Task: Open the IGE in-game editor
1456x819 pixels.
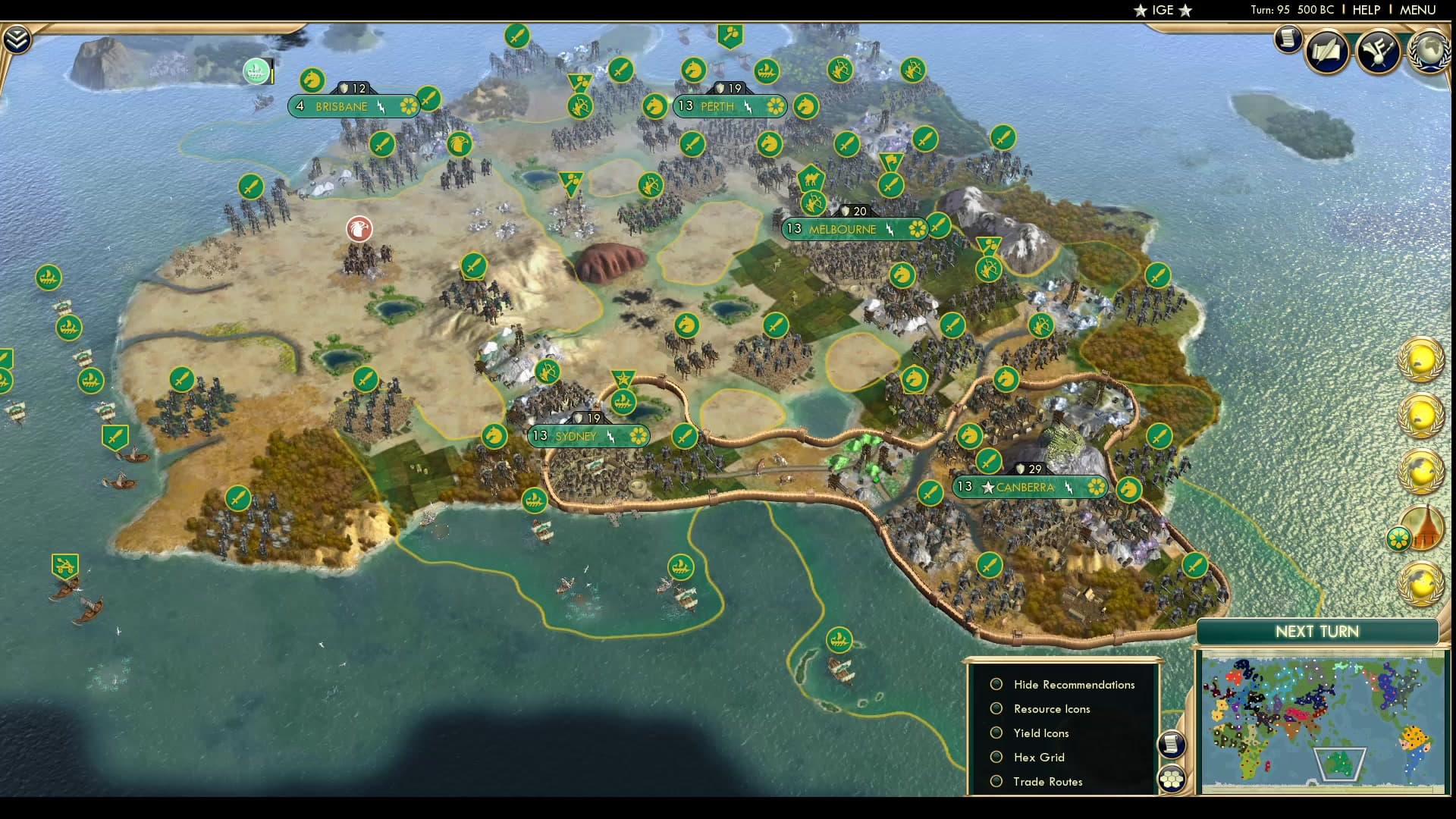Action: (x=1163, y=10)
